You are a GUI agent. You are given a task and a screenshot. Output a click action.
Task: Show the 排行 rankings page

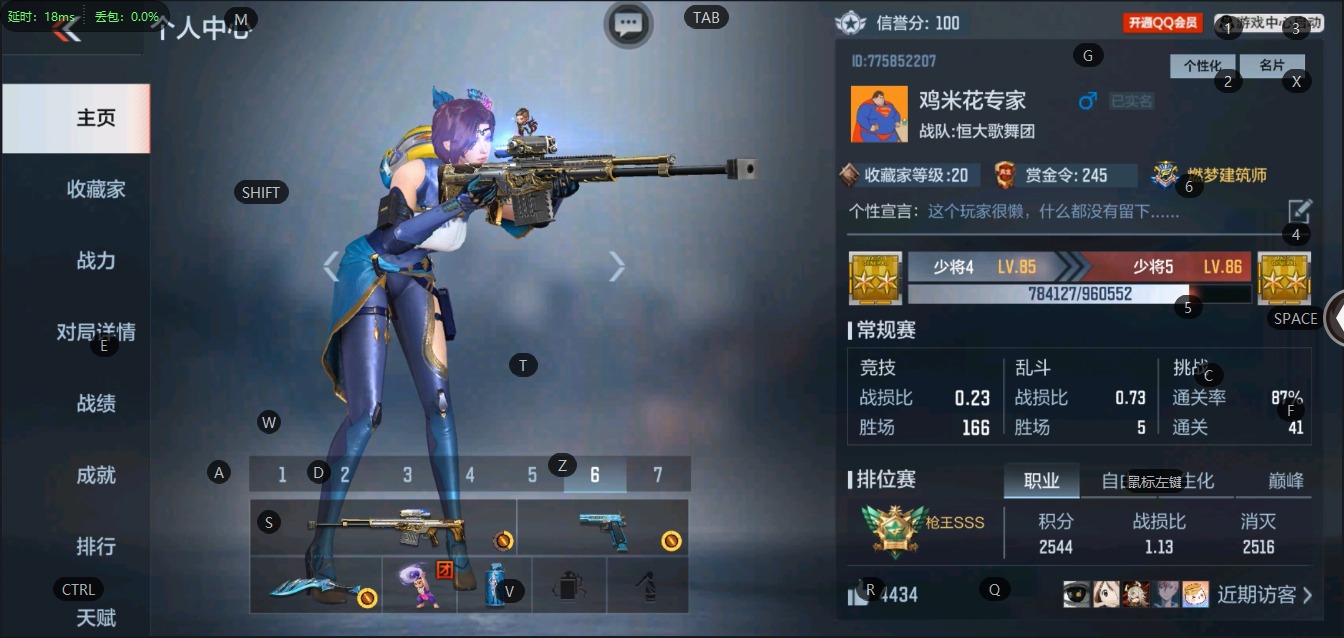point(96,547)
